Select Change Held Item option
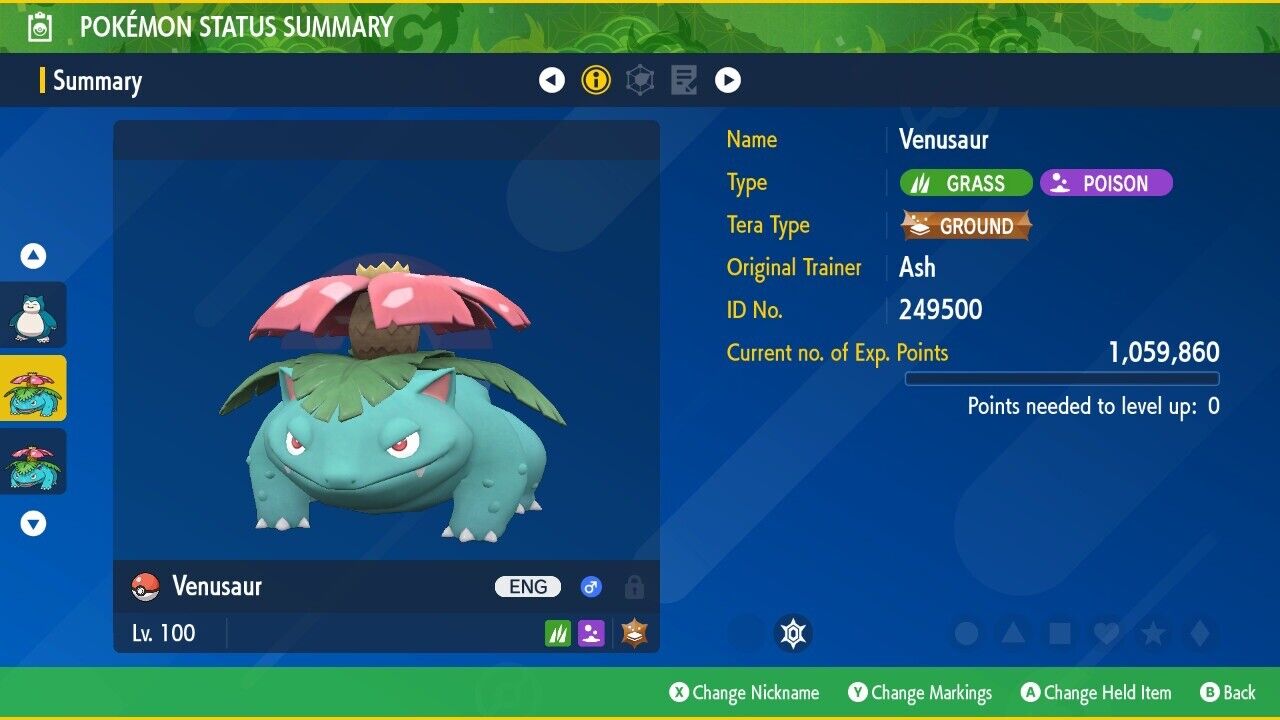Viewport: 1280px width, 720px height. click(x=1095, y=693)
